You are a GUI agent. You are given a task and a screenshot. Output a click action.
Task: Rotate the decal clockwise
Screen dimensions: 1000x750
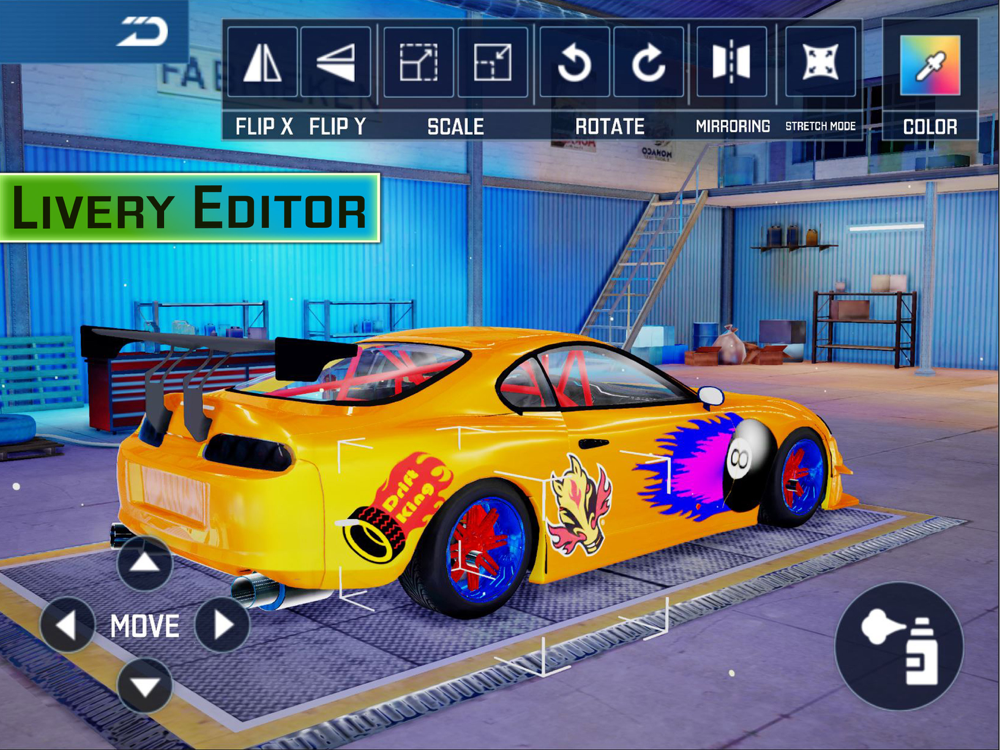(x=648, y=62)
